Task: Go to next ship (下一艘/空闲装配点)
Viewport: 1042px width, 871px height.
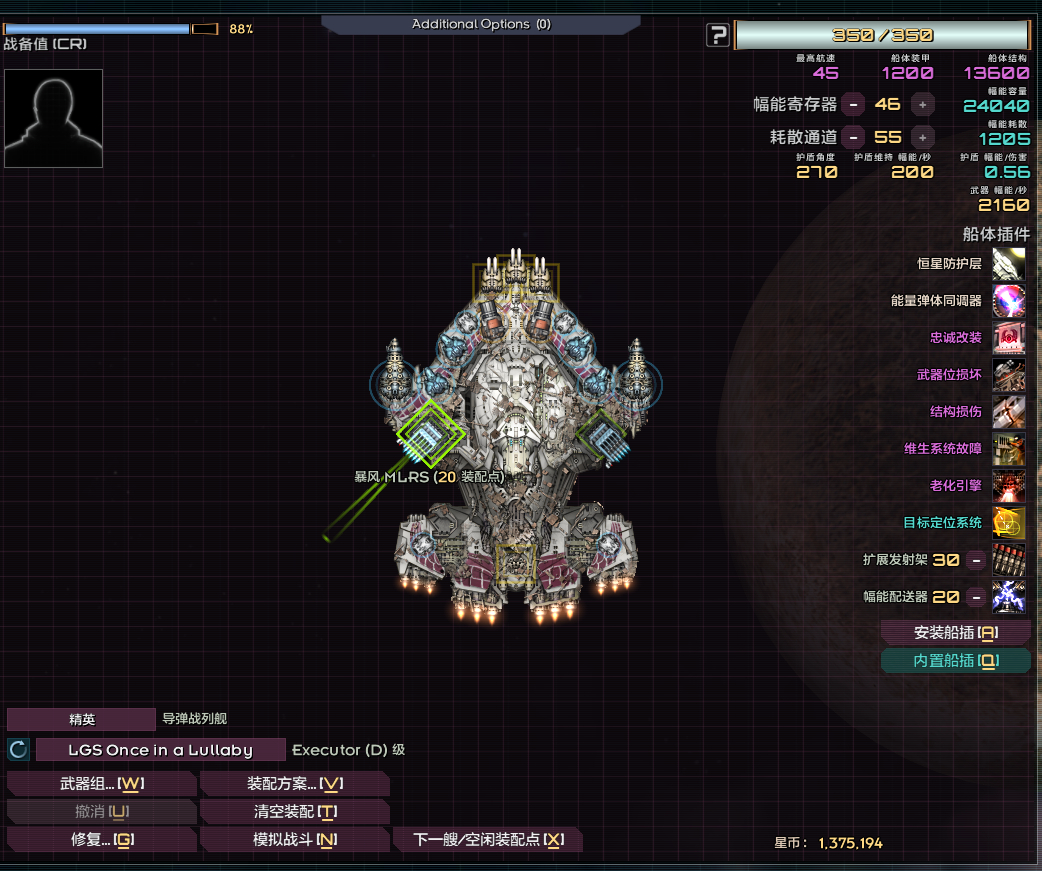Action: coord(488,840)
